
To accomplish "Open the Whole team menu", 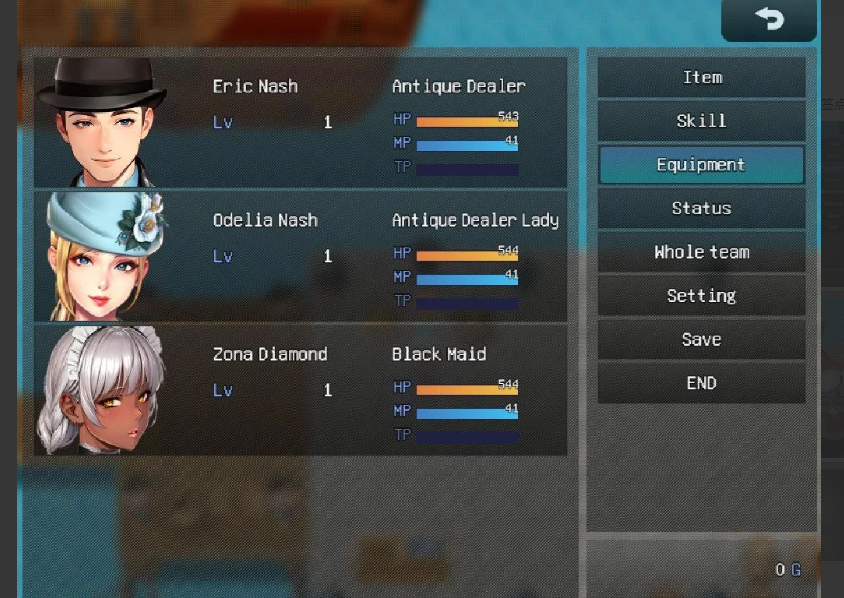I will coord(701,252).
